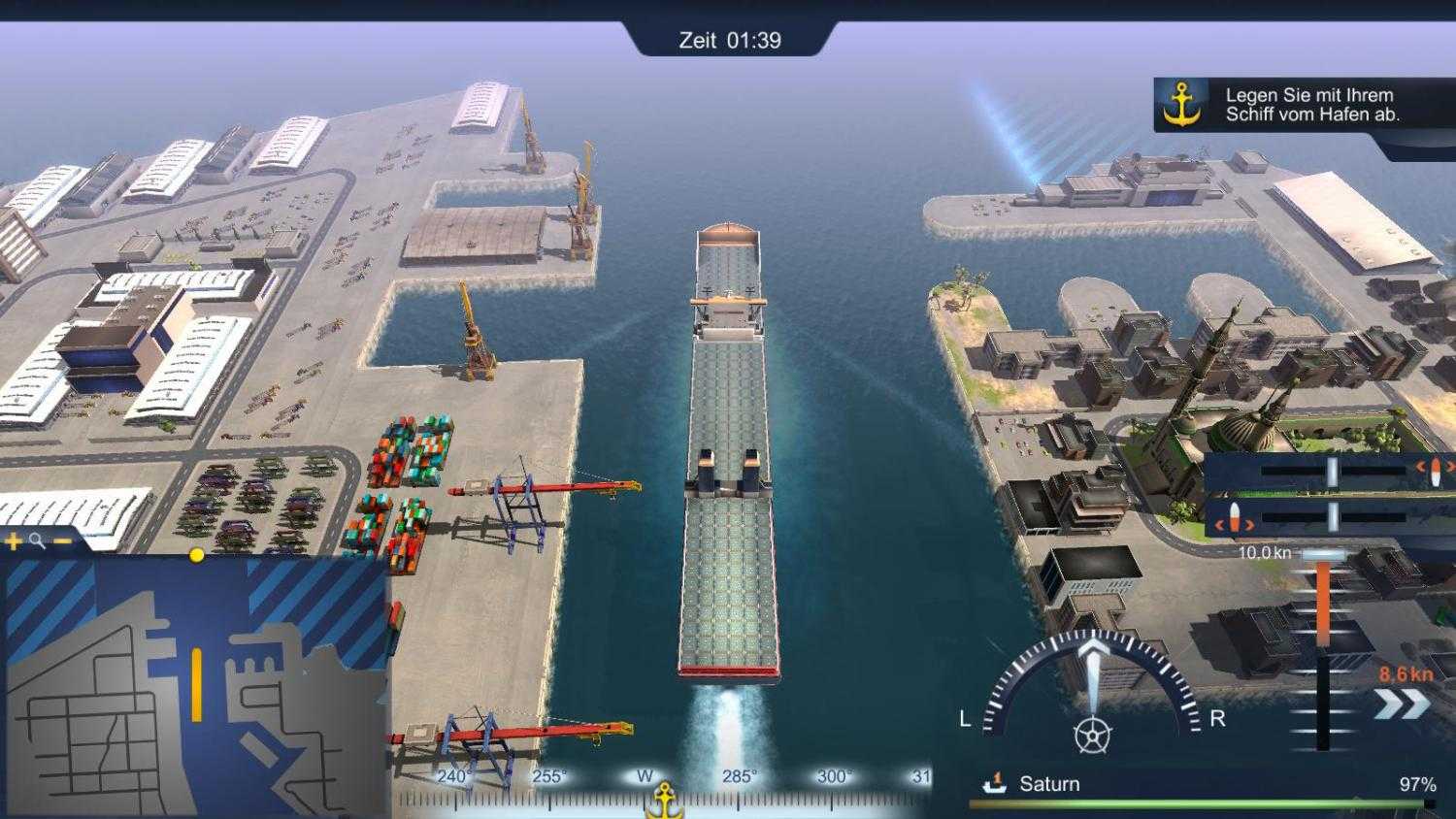The width and height of the screenshot is (1456, 819).
Task: Toggle the orange left arrow on the stern thruster
Action: [x=1220, y=524]
